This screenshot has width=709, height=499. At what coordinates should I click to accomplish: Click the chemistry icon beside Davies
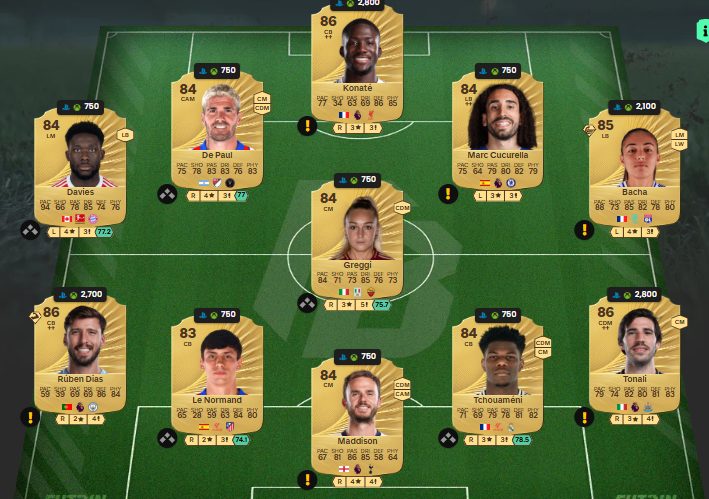[x=30, y=230]
